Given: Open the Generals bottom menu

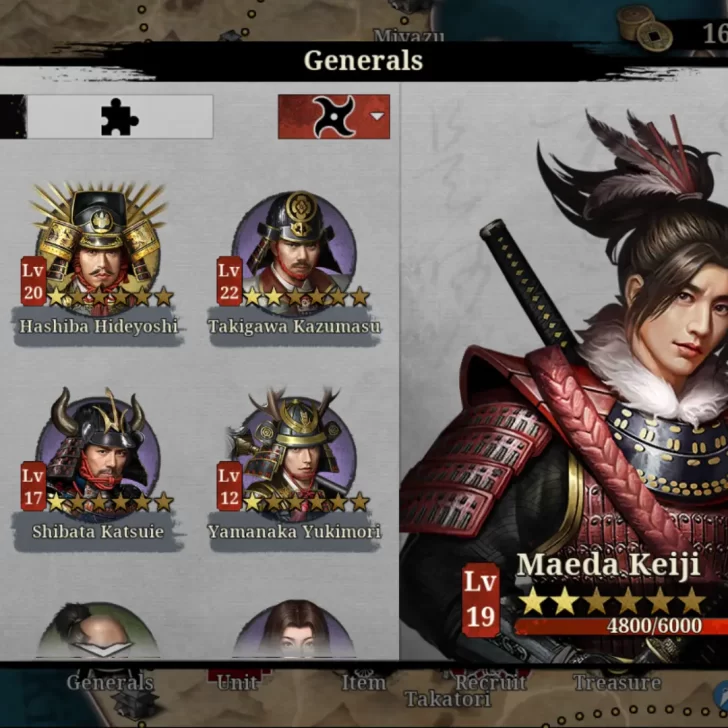Looking at the screenshot, I should click(x=110, y=683).
